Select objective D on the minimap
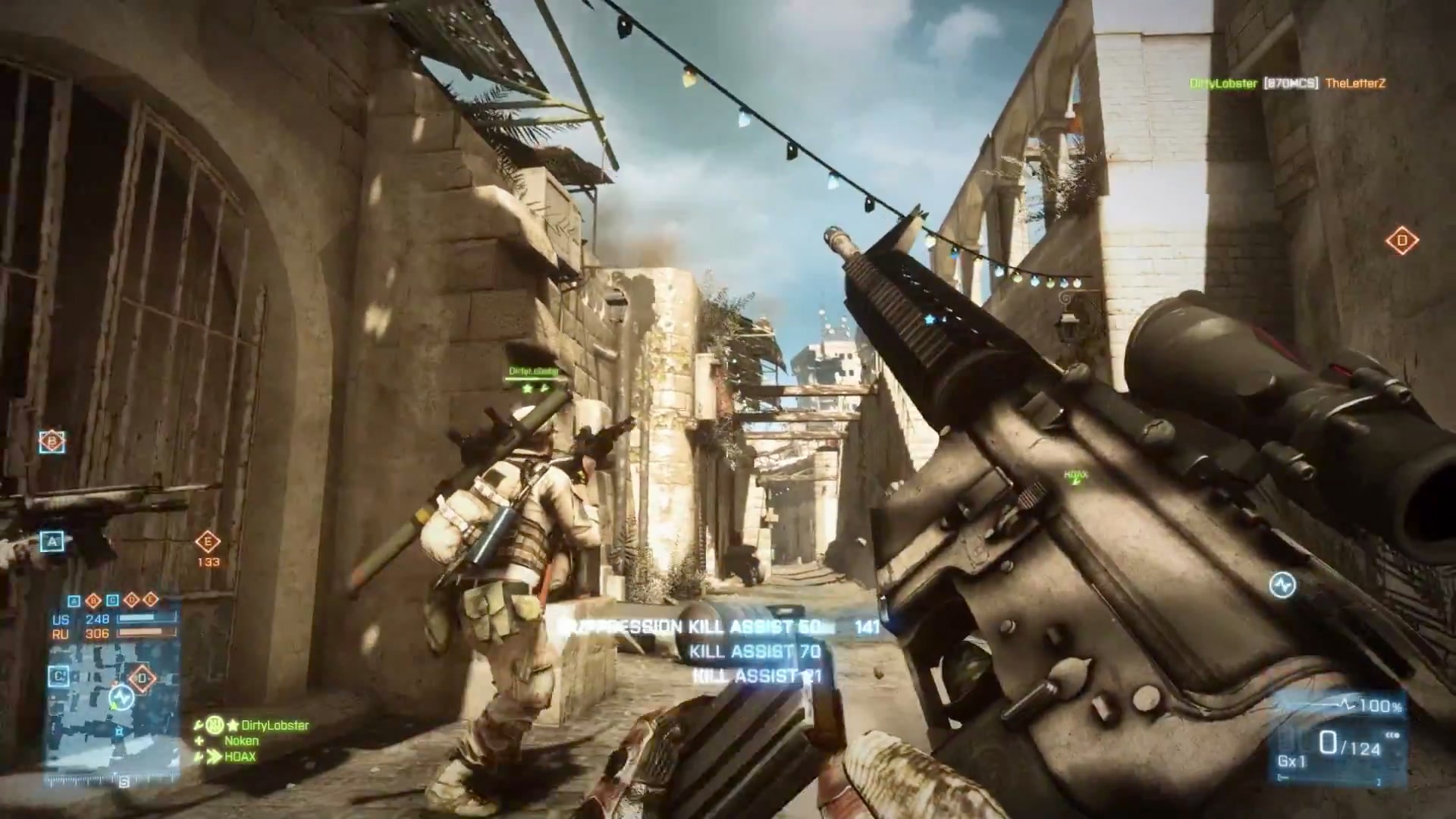This screenshot has height=819, width=1456. click(x=142, y=677)
